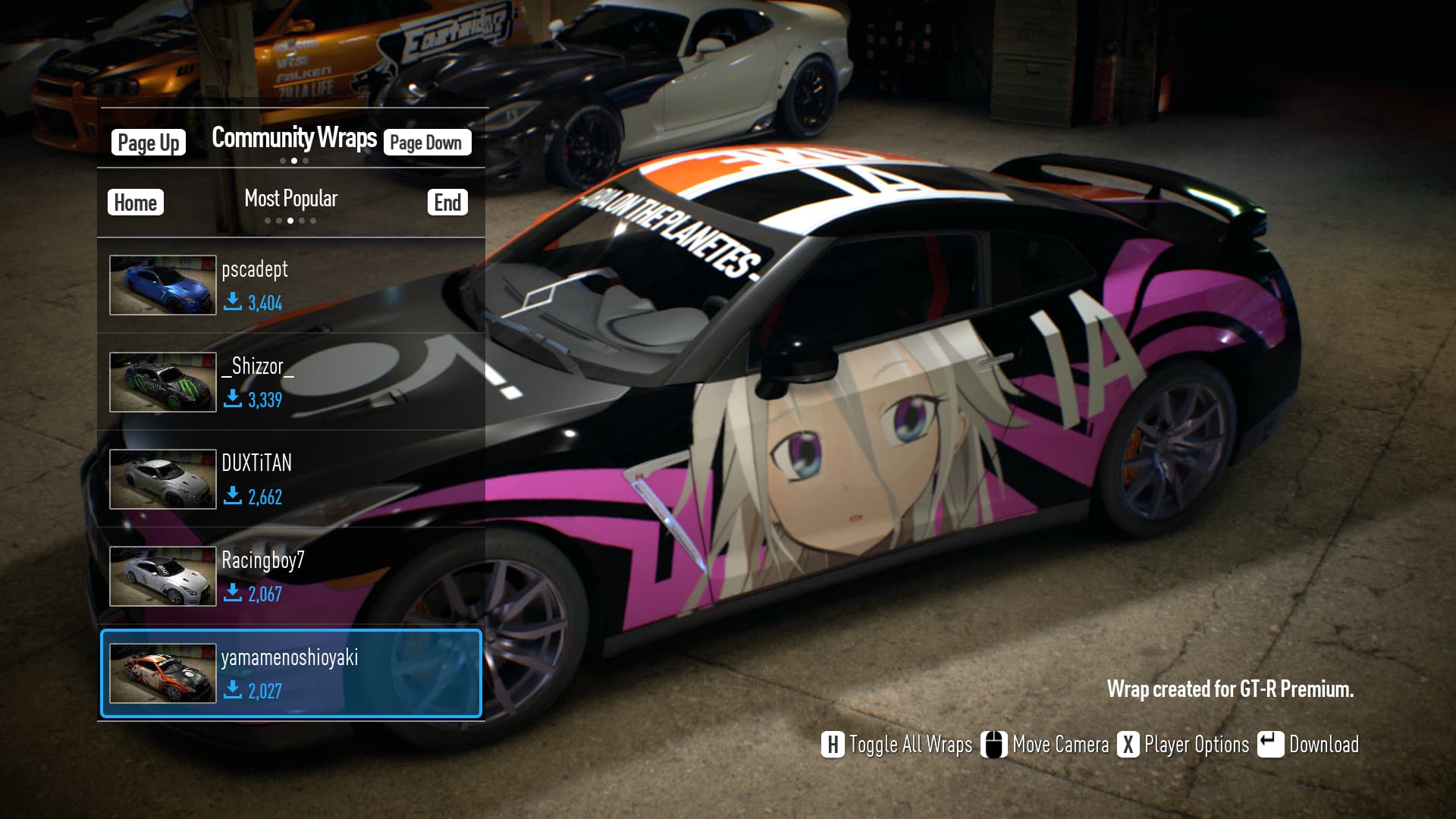Preview the DUXTiTAN community wrap
1456x819 pixels.
(x=290, y=479)
